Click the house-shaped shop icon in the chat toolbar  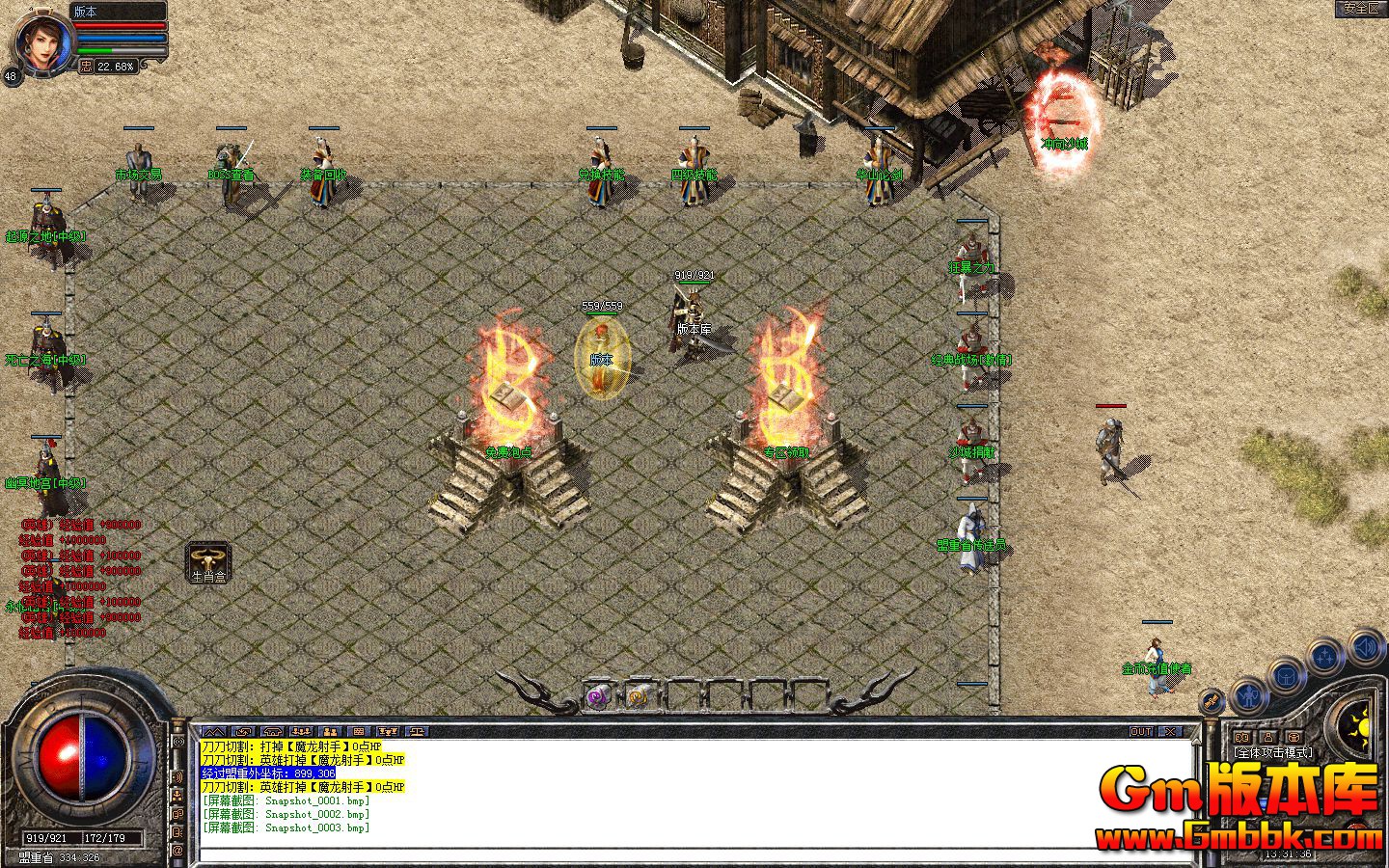pyautogui.click(x=272, y=731)
